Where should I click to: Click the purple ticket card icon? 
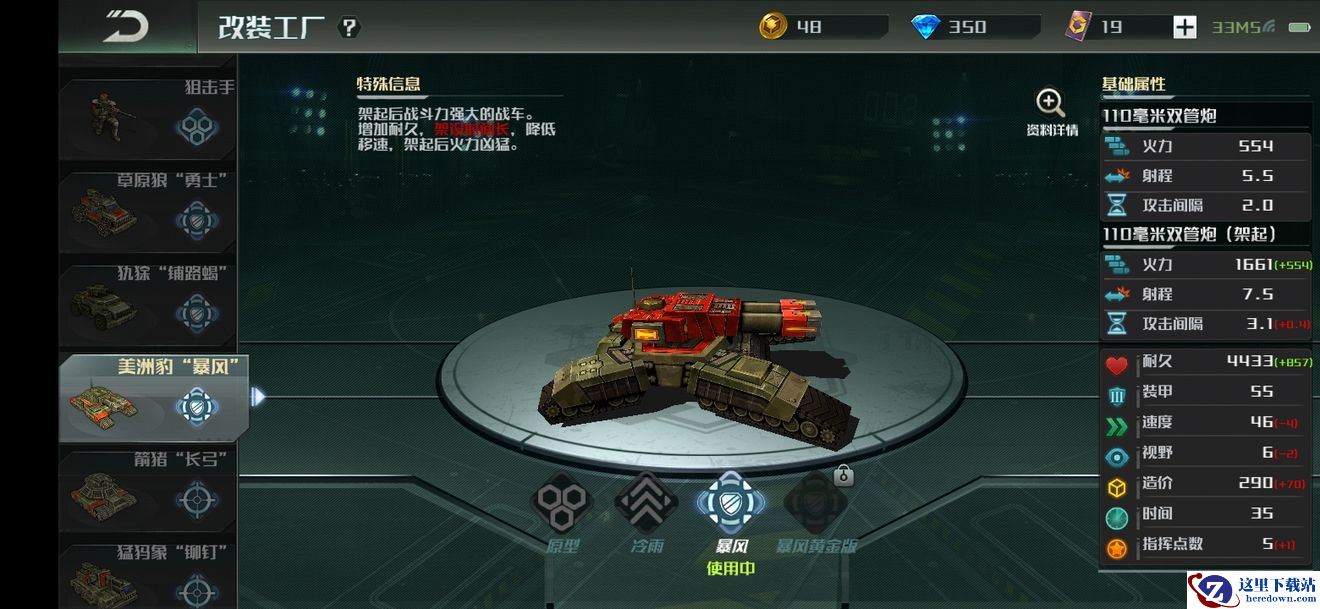[x=1079, y=27]
